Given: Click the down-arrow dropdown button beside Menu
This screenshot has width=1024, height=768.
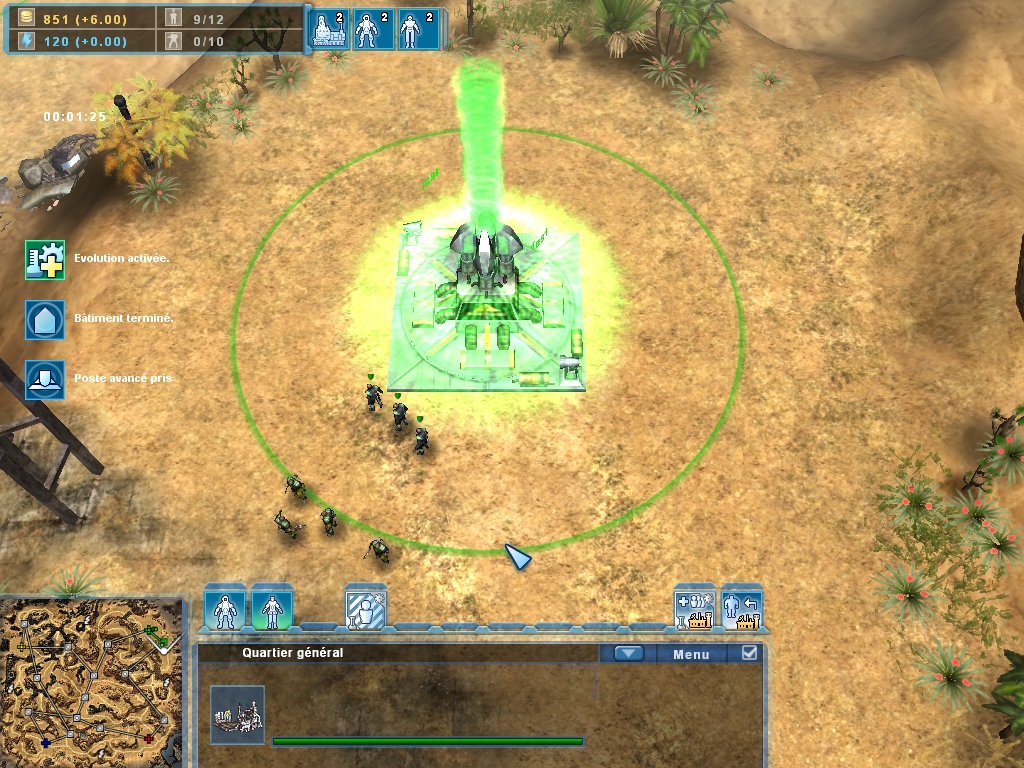Looking at the screenshot, I should 628,654.
